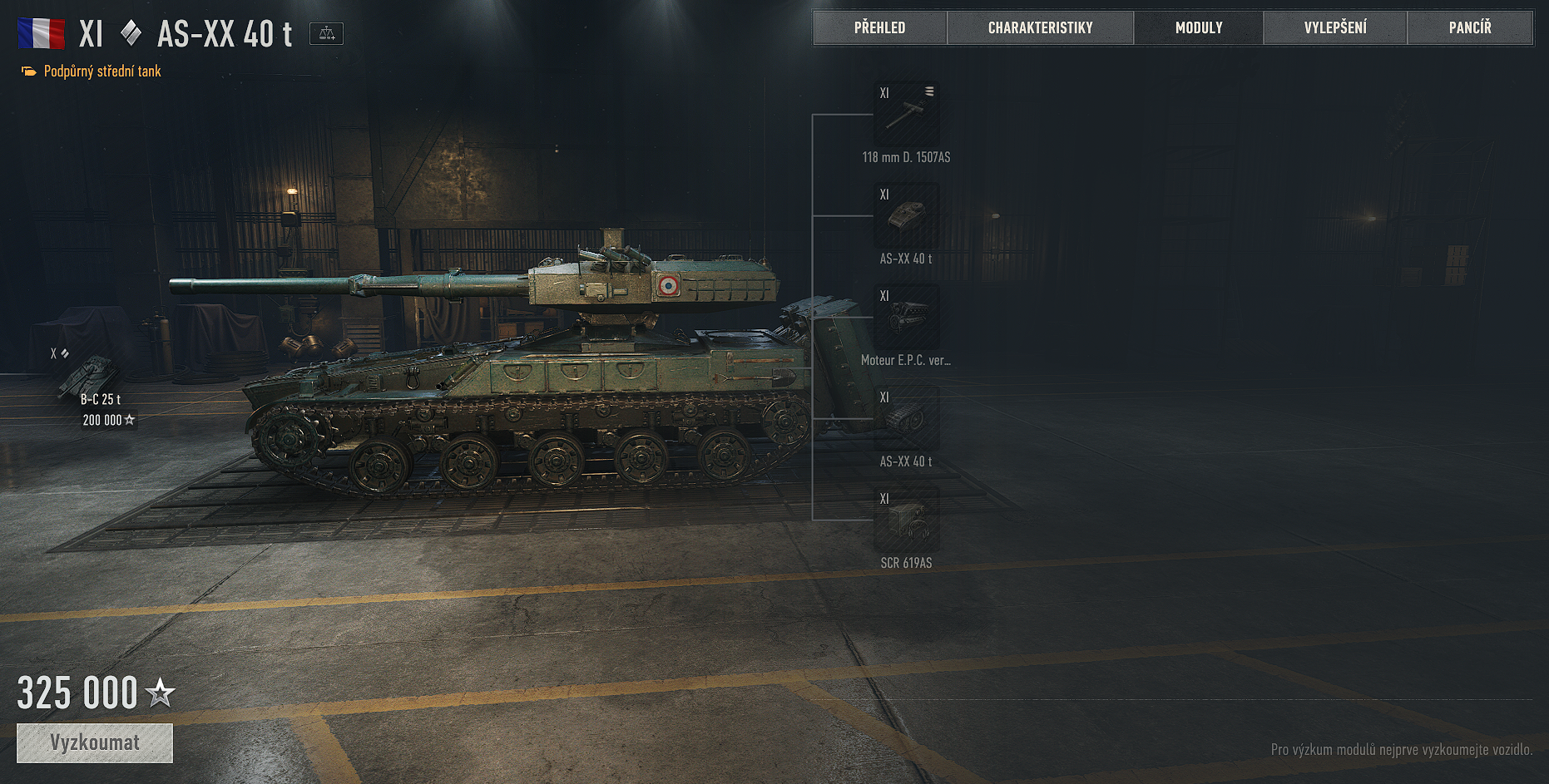Open vehicle comparison with the scales icon
This screenshot has height=784, width=1549.
click(327, 32)
